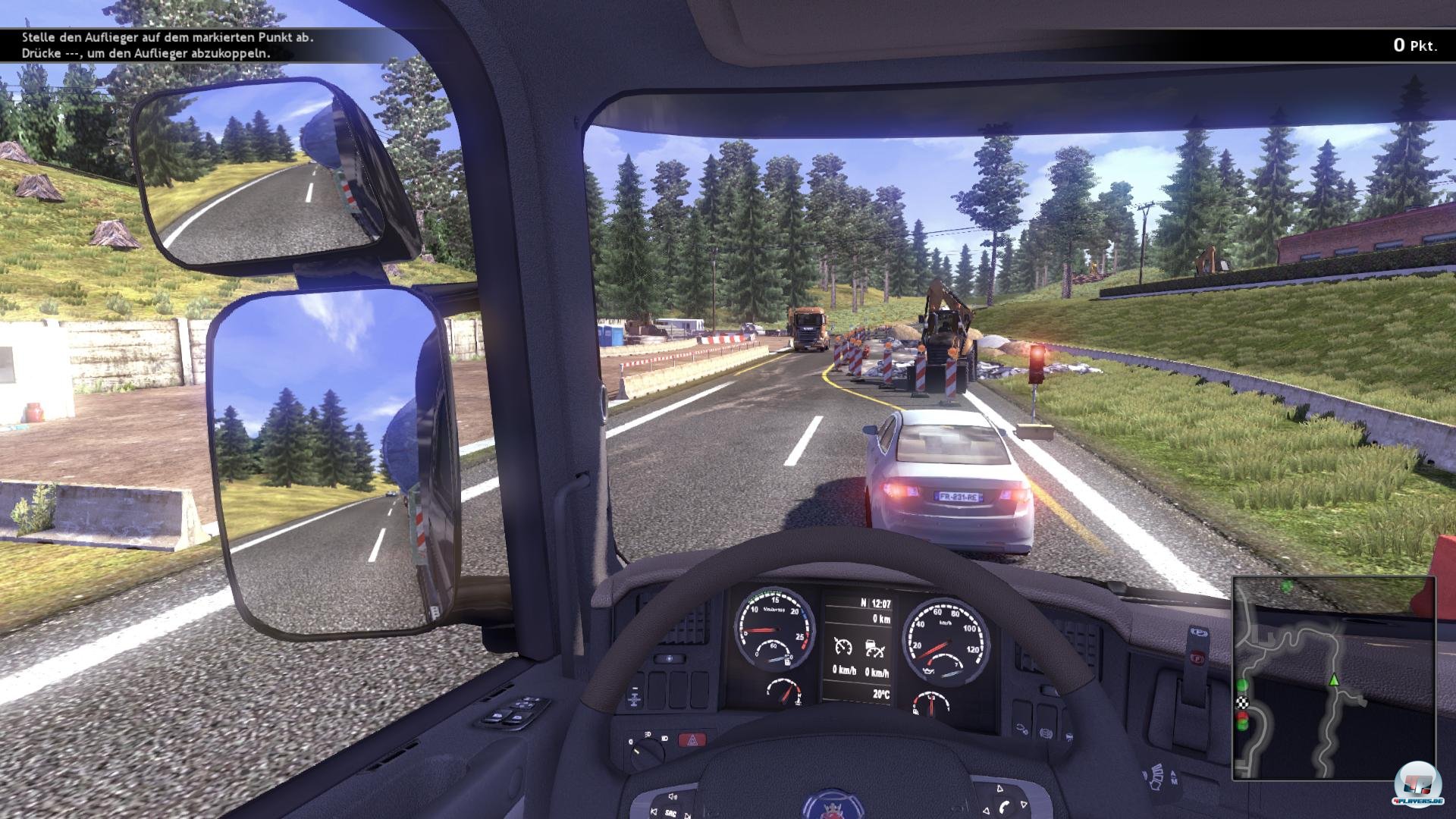Image resolution: width=1456 pixels, height=819 pixels.
Task: Click the N gear indicator on the instrument display
Action: tap(863, 603)
